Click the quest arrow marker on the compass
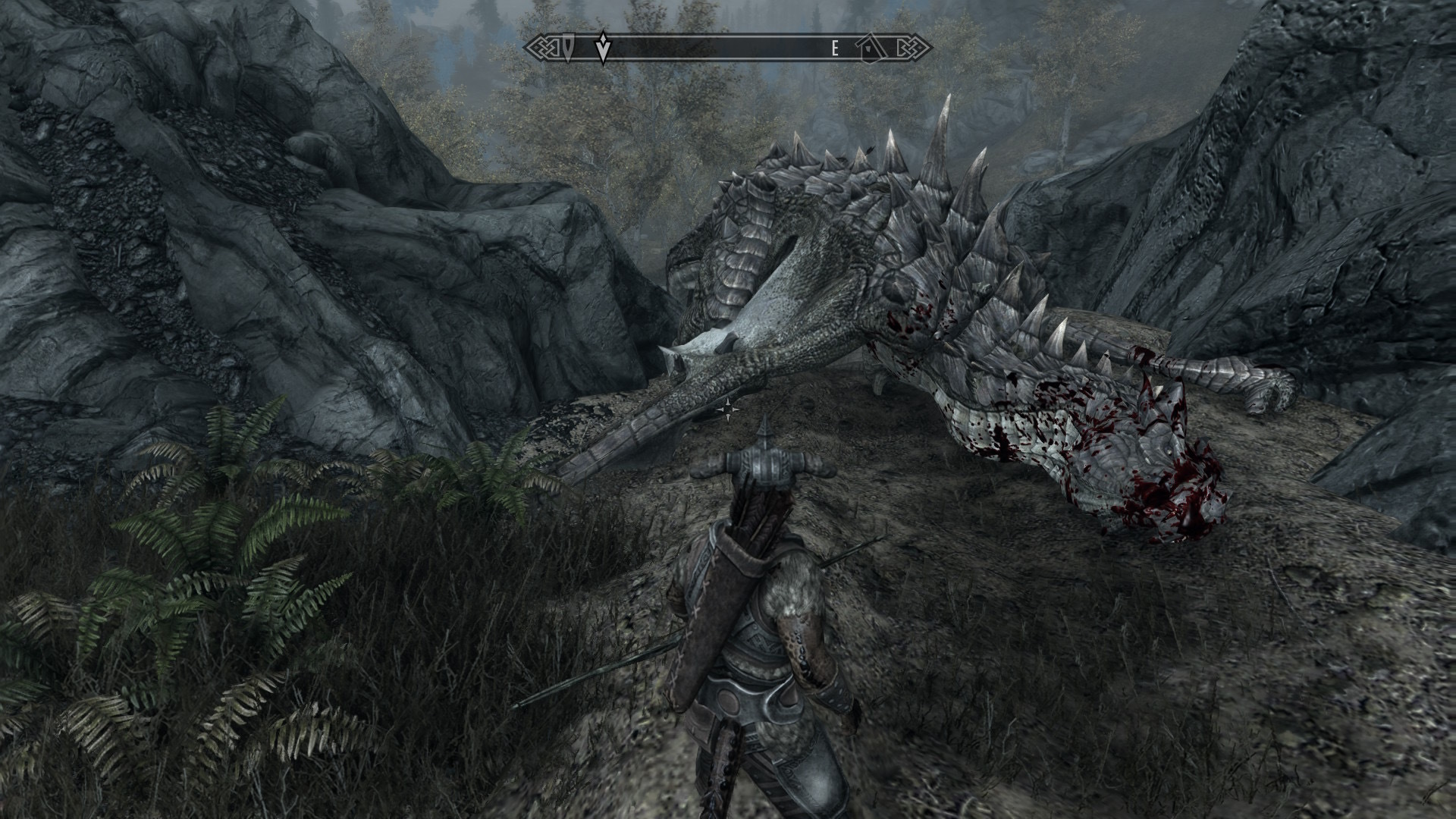The height and width of the screenshot is (819, 1456). (x=603, y=49)
